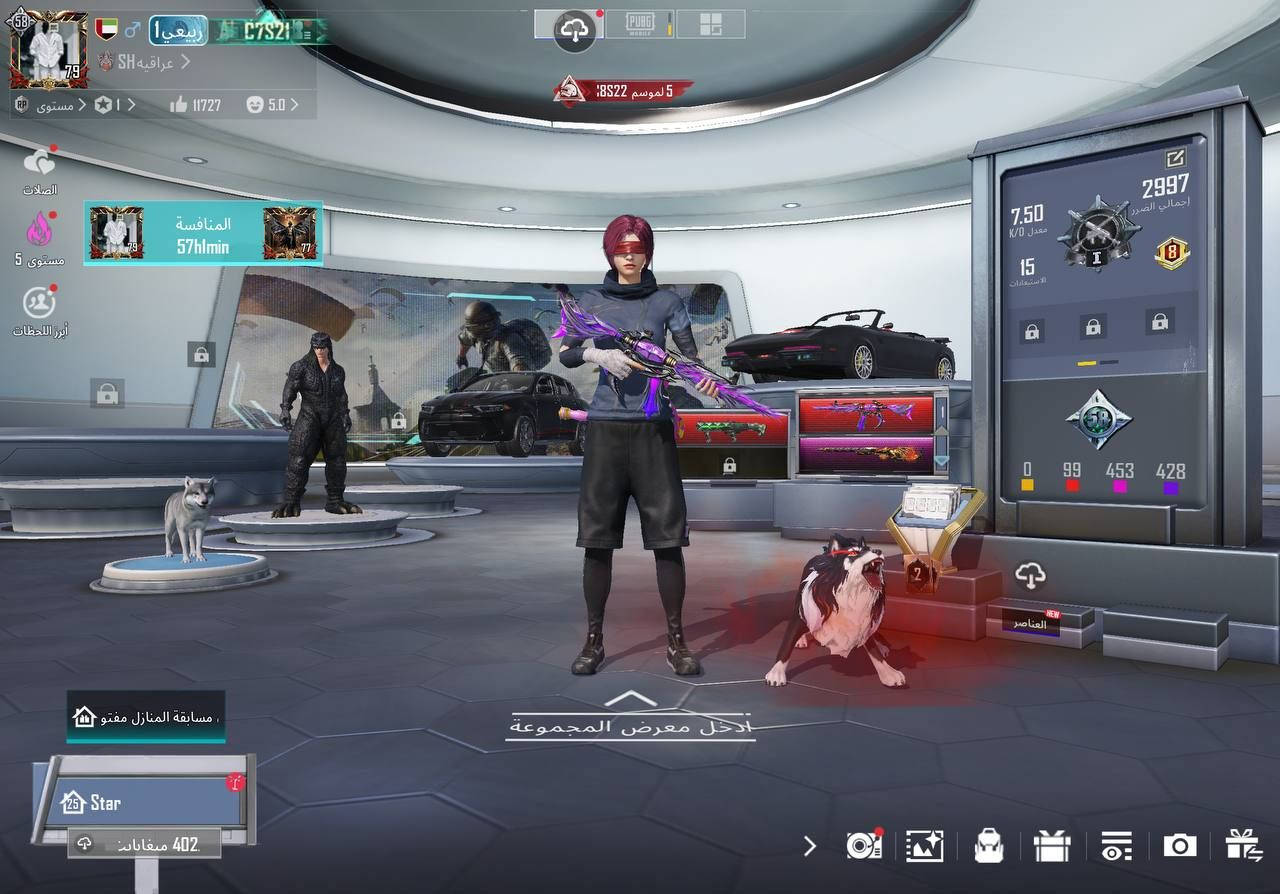
Task: Open the player avatar profile picture
Action: (47, 48)
